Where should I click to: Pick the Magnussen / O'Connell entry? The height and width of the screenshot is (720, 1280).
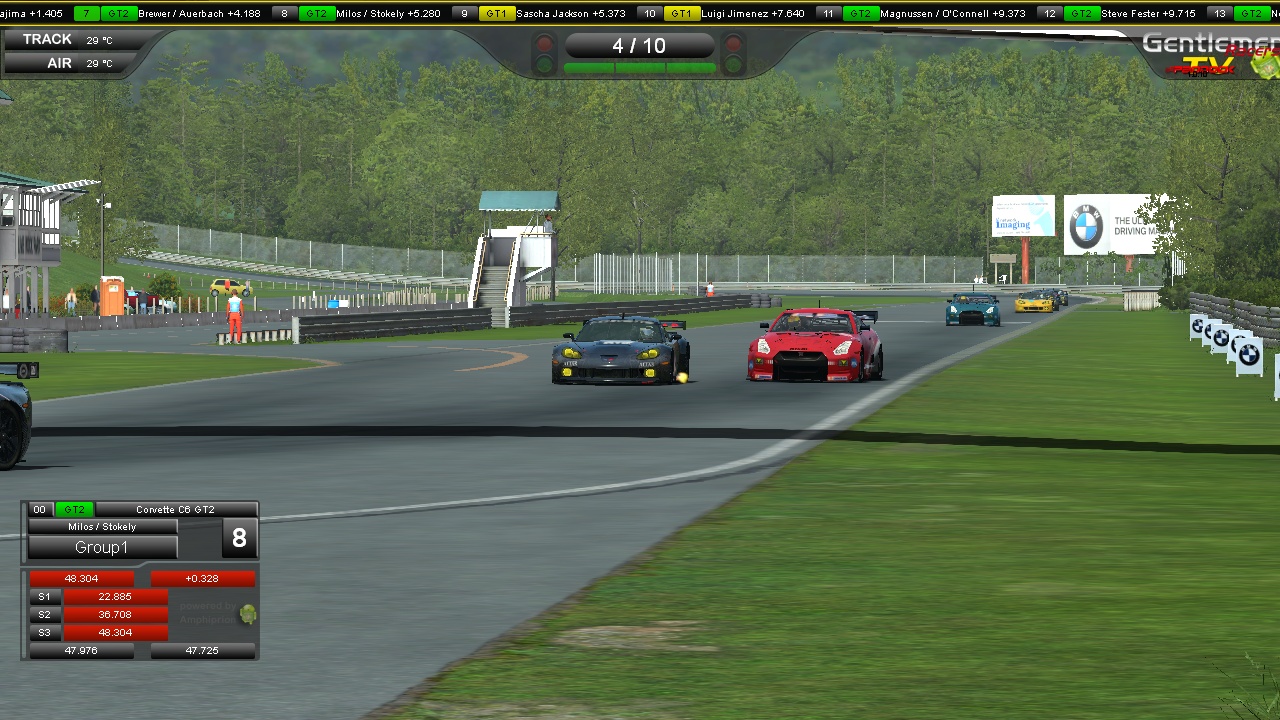[952, 14]
